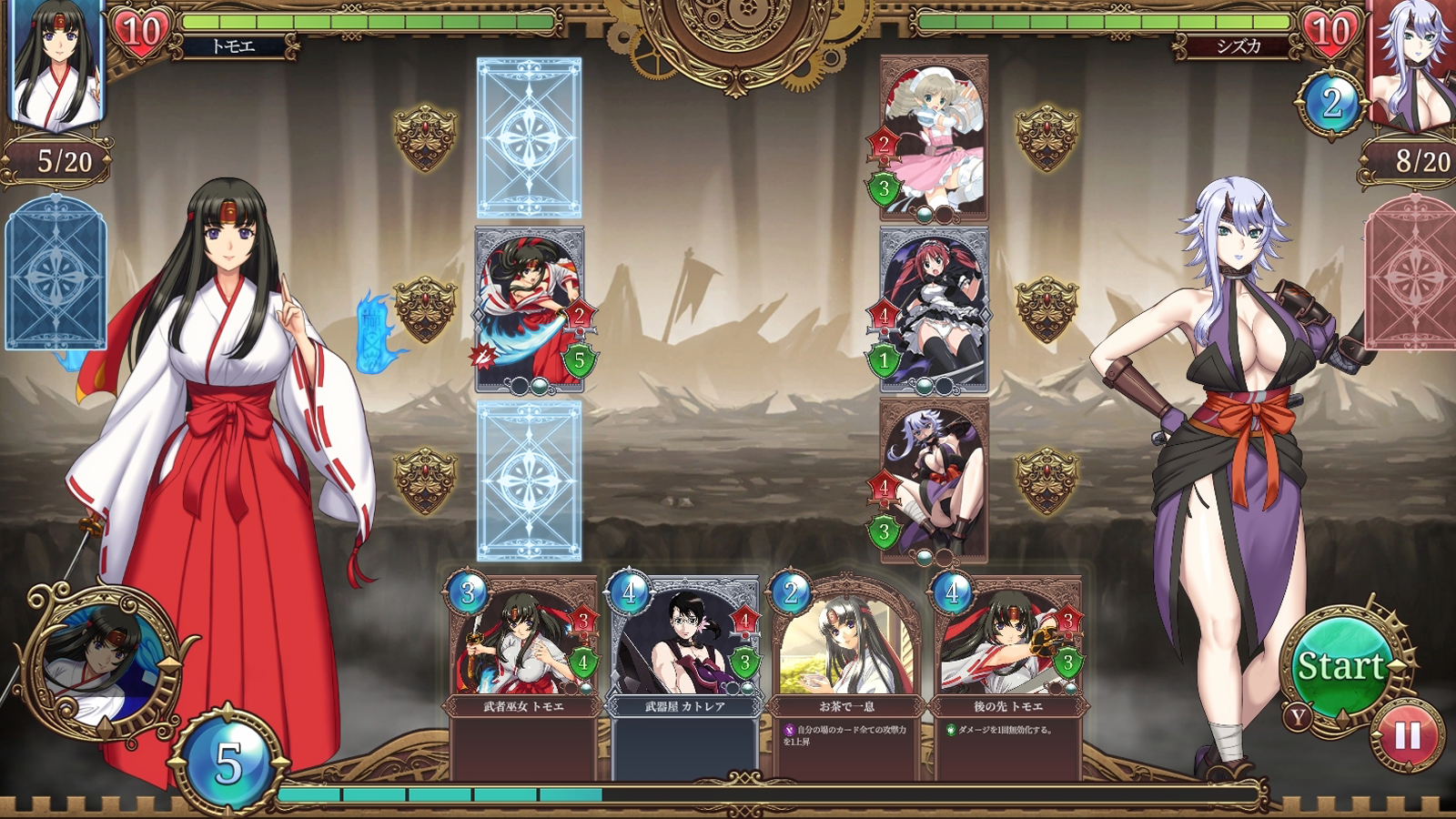
Task: Activate Tomoe's round hero skill portrait
Action: [102, 658]
